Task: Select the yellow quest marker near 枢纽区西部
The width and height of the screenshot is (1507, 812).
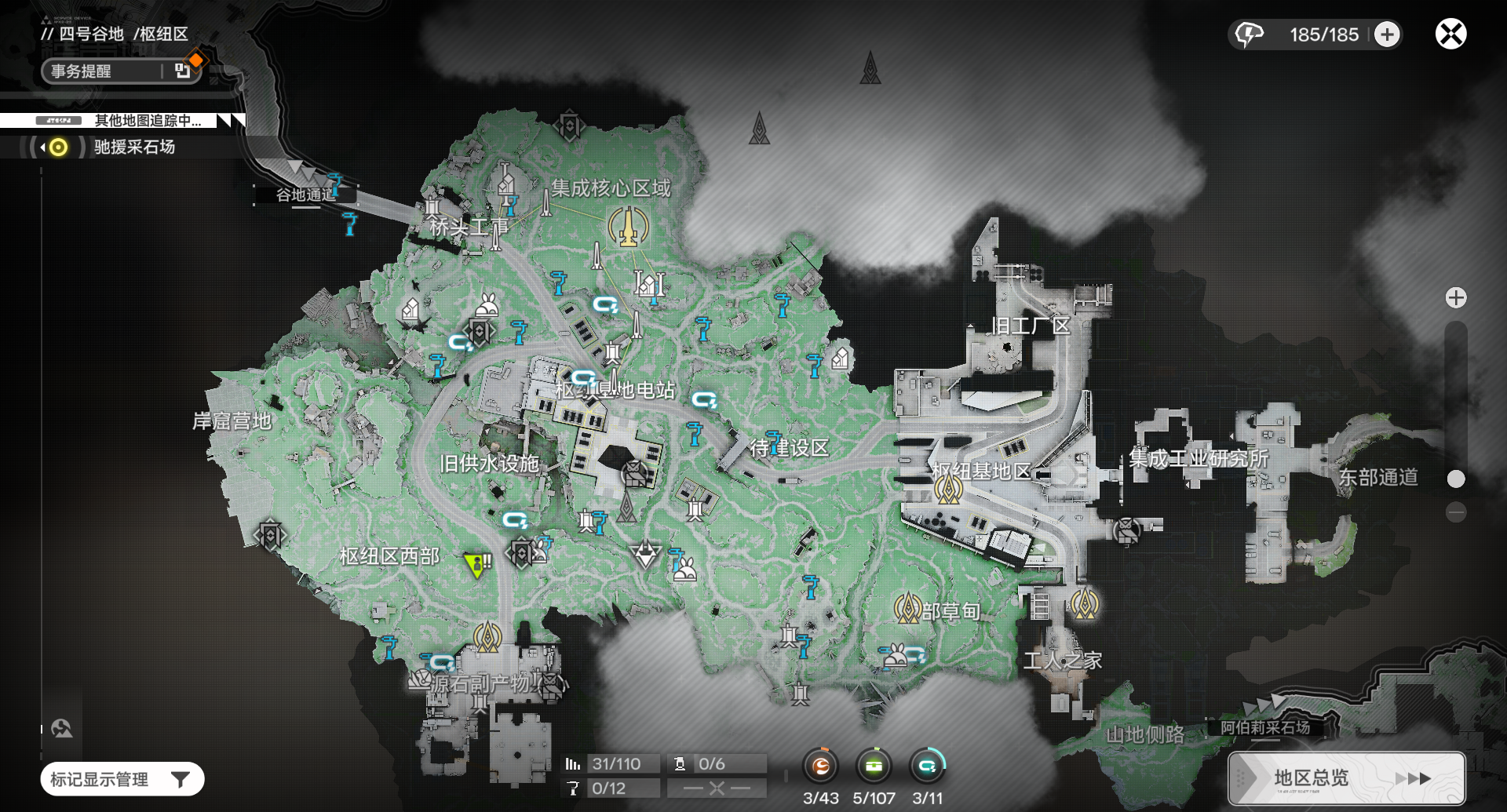Action: (x=476, y=564)
